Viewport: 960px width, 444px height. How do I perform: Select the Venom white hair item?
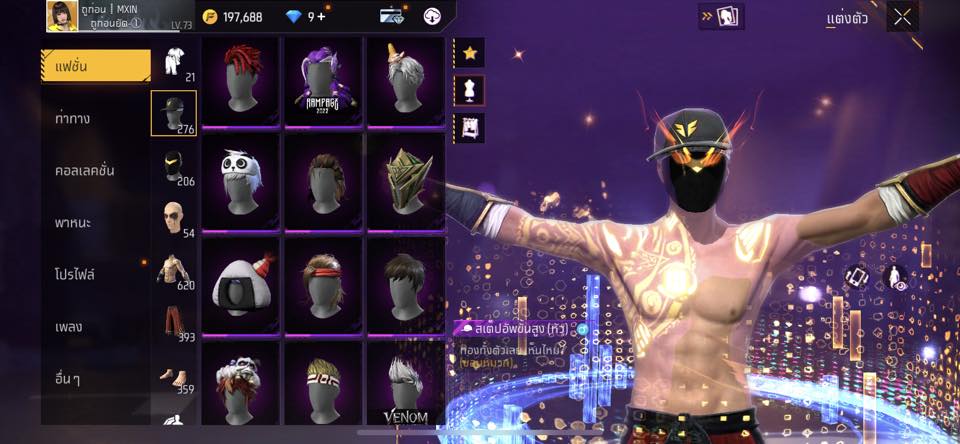coord(405,385)
